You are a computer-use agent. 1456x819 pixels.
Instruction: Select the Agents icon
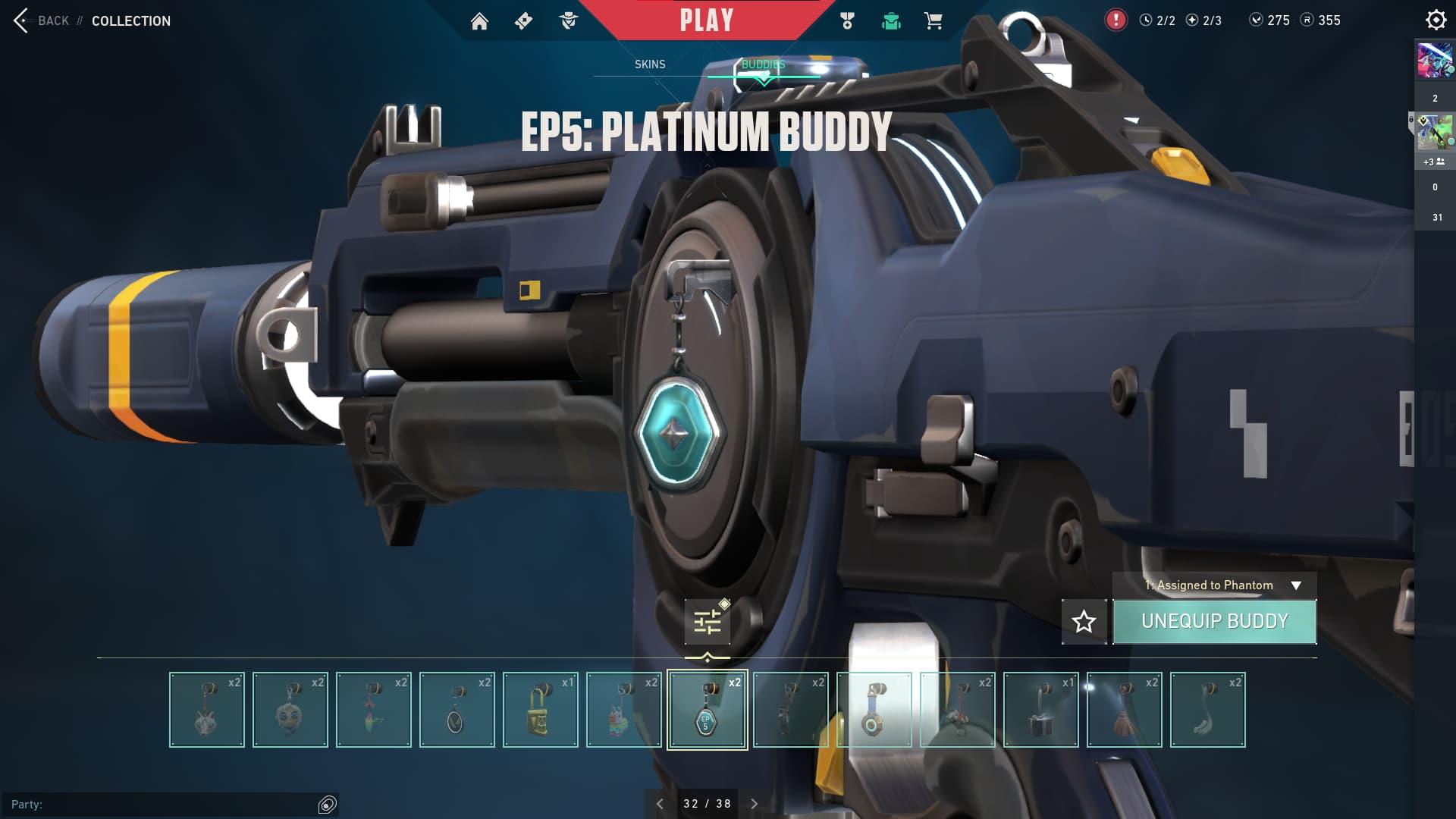[567, 20]
